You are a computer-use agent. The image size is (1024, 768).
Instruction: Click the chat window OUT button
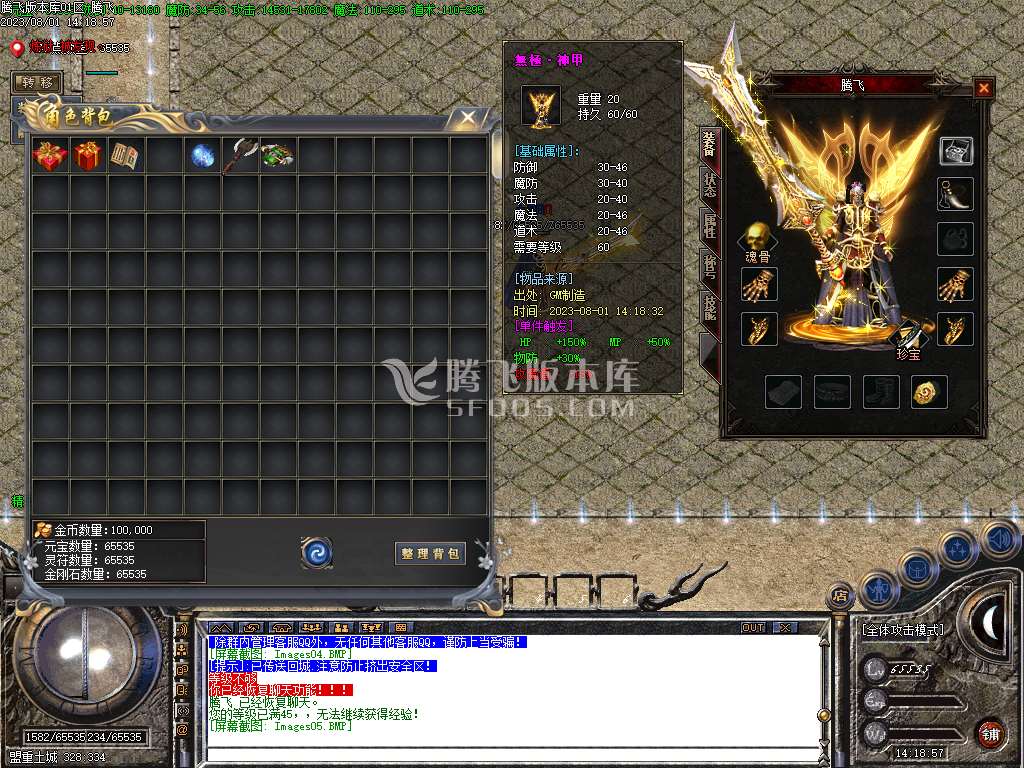point(753,627)
